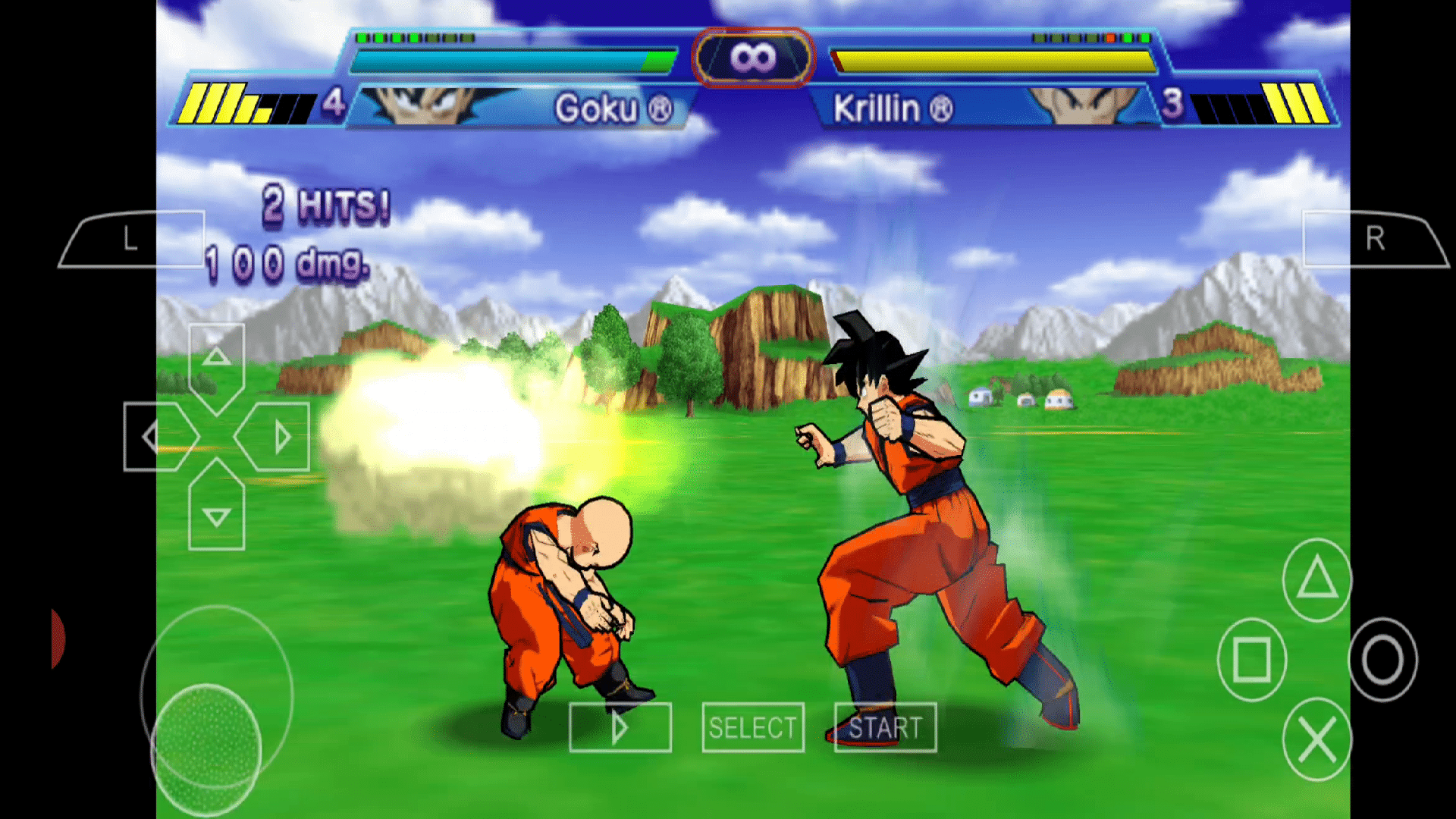Viewport: 1456px width, 819px height.
Task: Hit the on-screen circle button
Action: (1382, 660)
